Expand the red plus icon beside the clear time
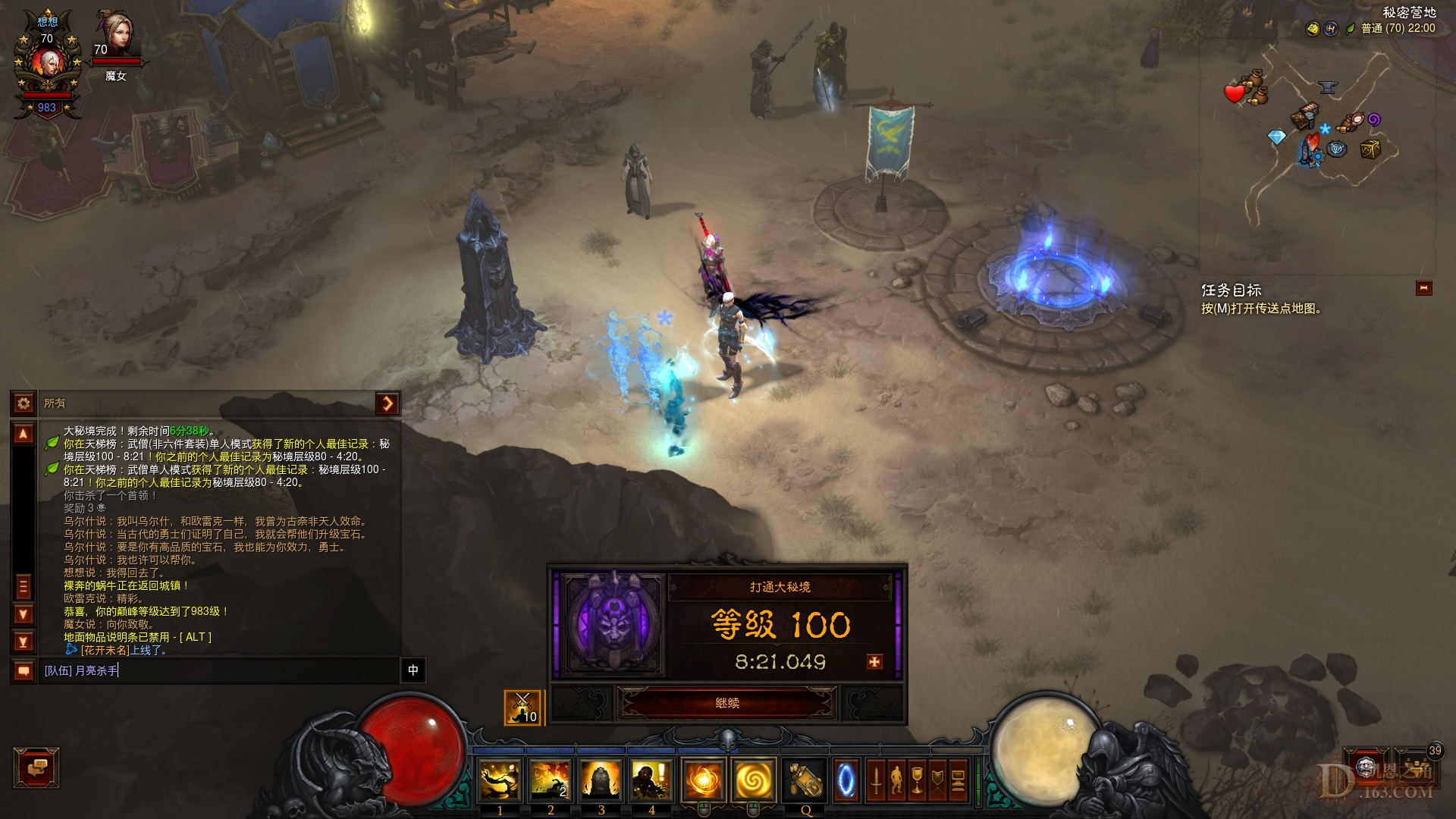Screen dimensions: 1456x819 click(x=874, y=662)
